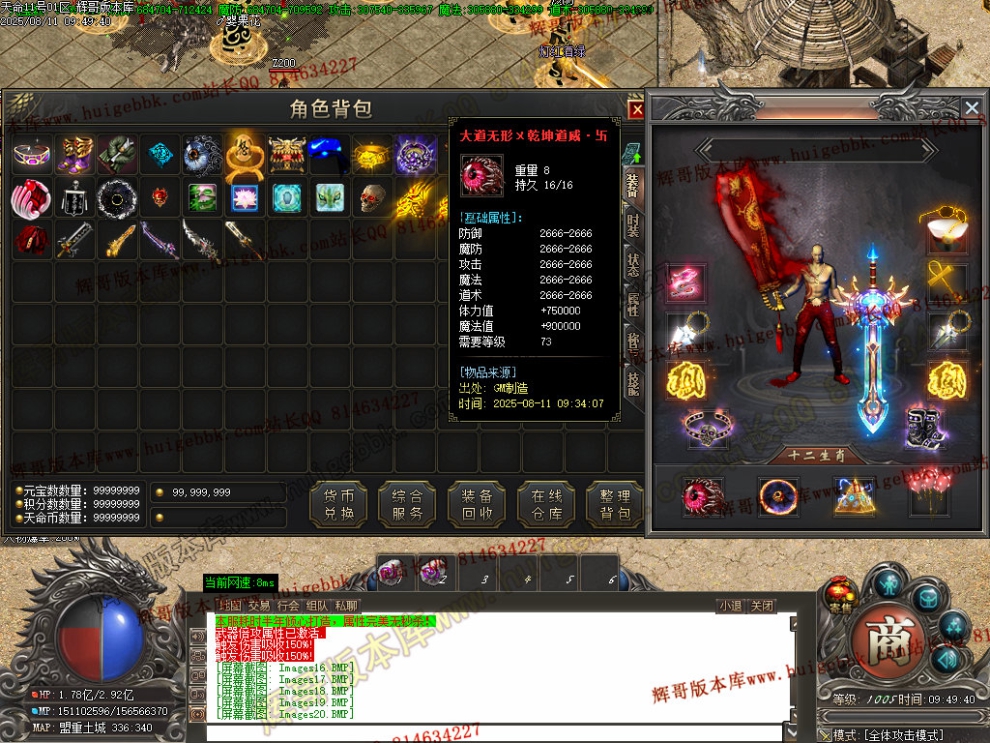The width and height of the screenshot is (990, 743).
Task: Select the skull item in the bag
Action: [x=372, y=198]
